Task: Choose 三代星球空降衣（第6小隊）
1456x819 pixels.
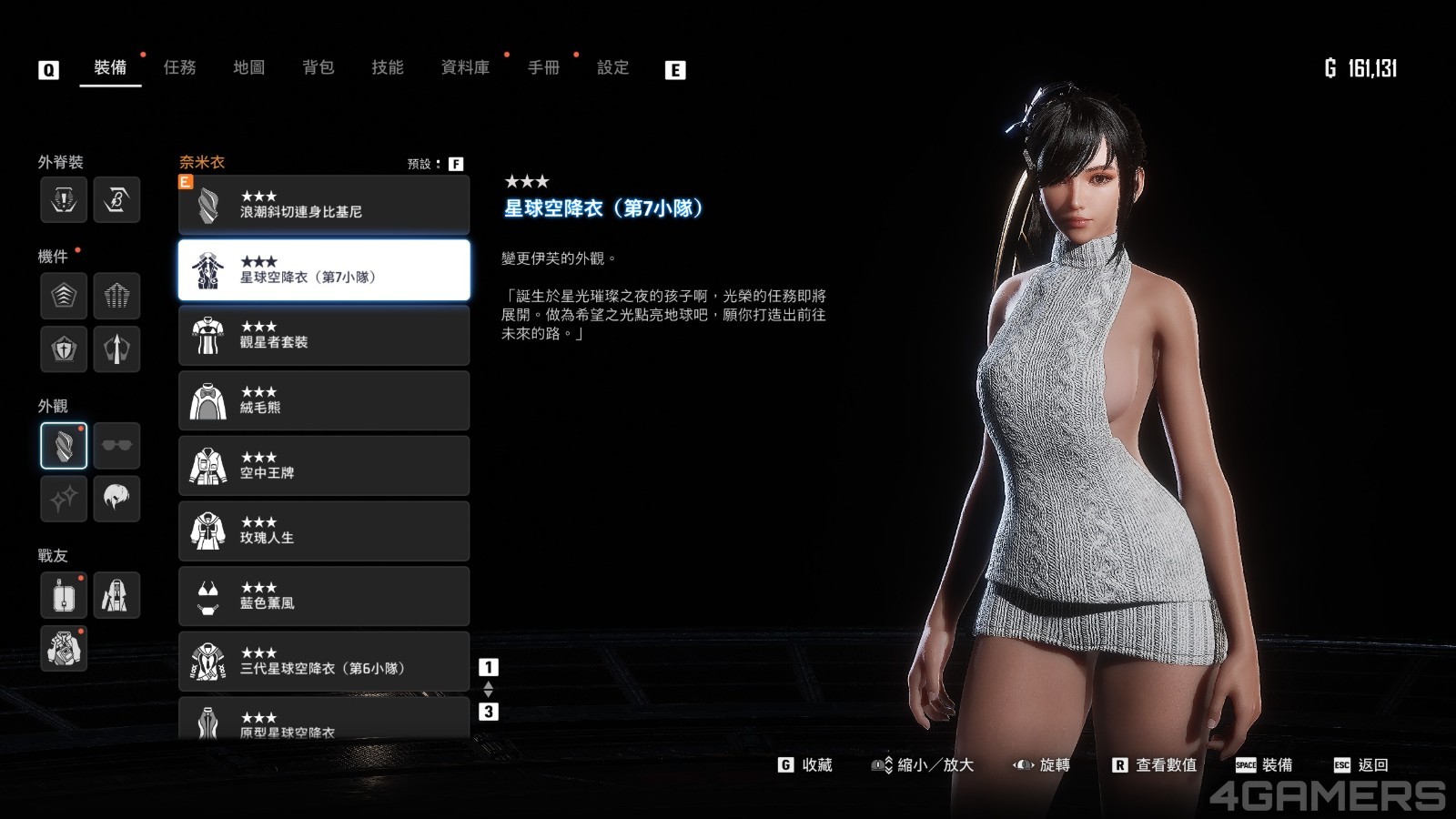Action: point(324,662)
